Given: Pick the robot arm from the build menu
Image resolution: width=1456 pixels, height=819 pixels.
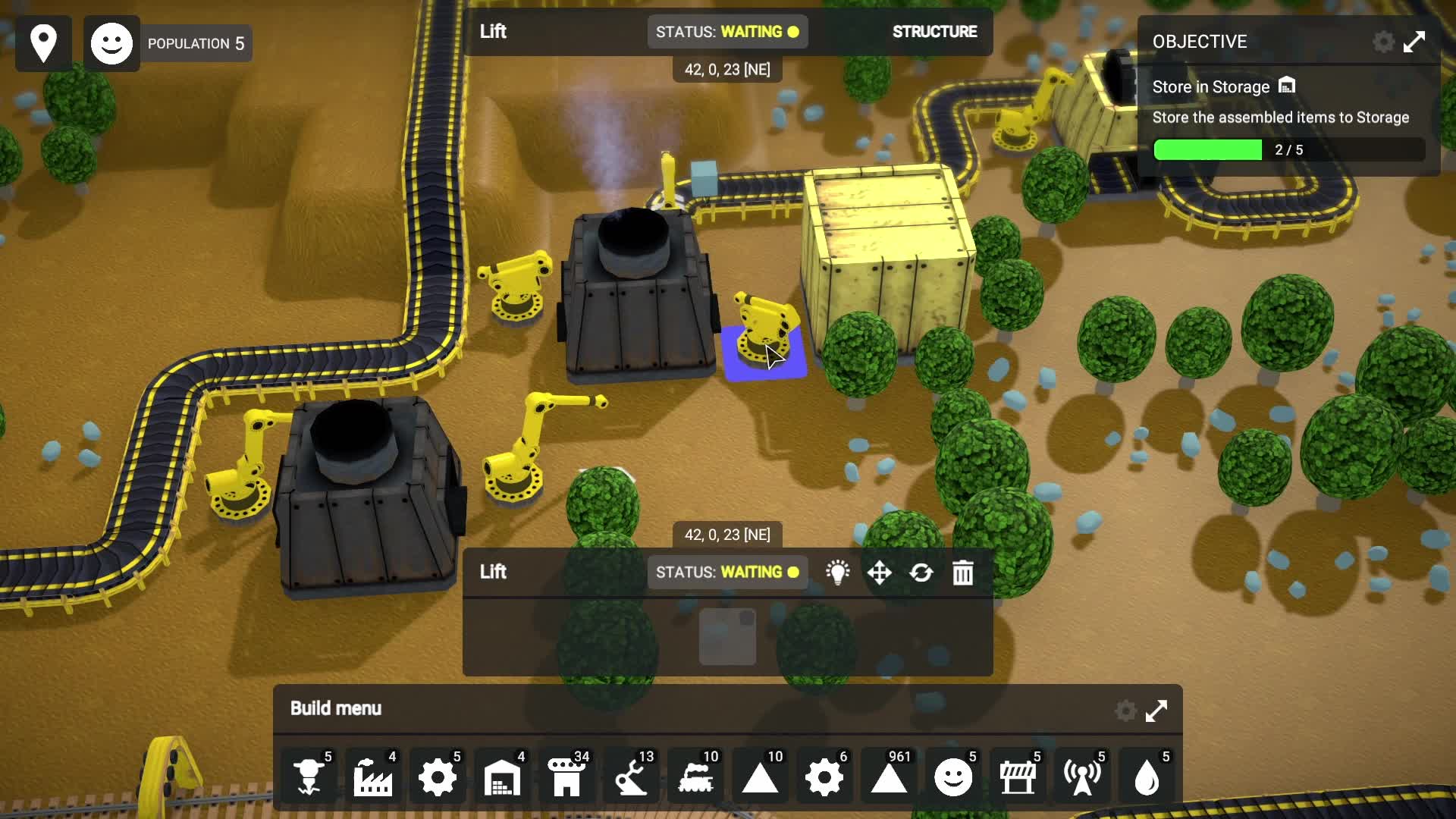Looking at the screenshot, I should tap(632, 776).
